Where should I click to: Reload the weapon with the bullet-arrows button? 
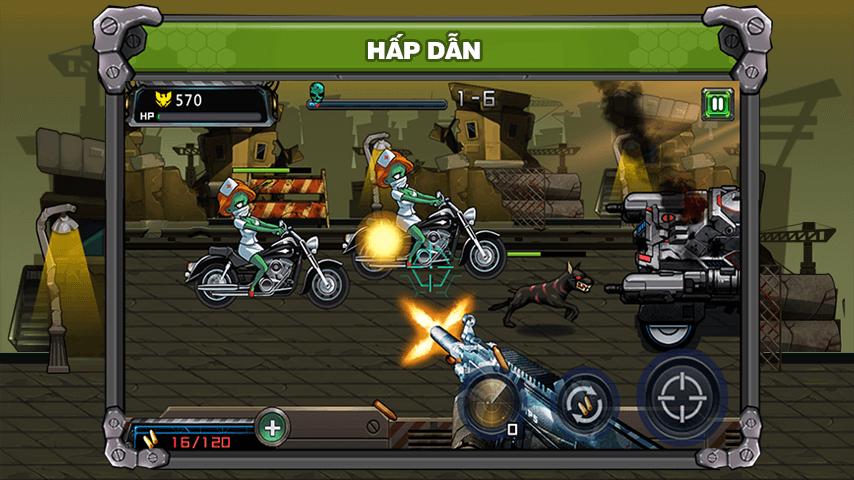pyautogui.click(x=585, y=400)
